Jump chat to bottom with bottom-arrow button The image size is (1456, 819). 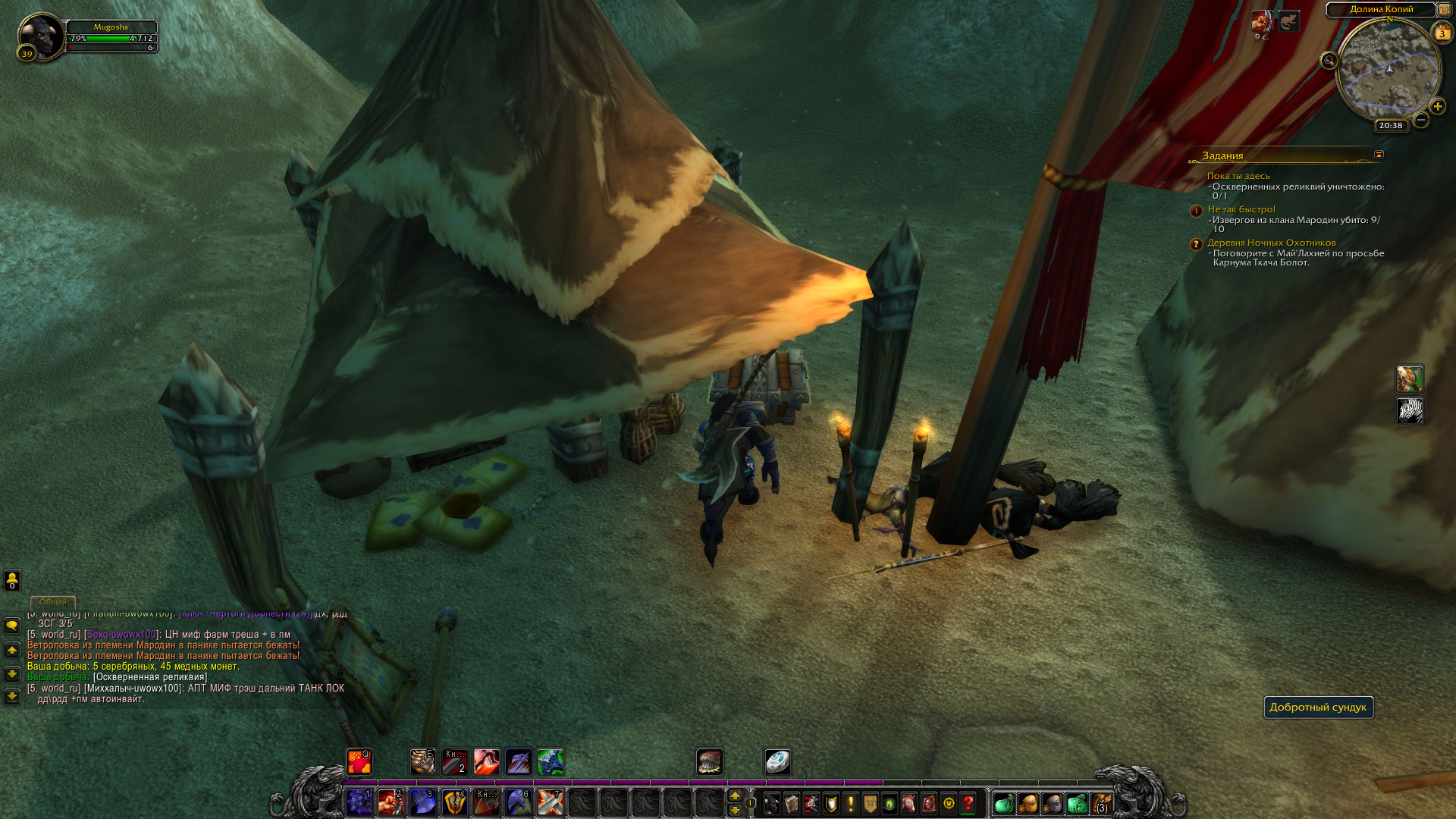pos(12,696)
